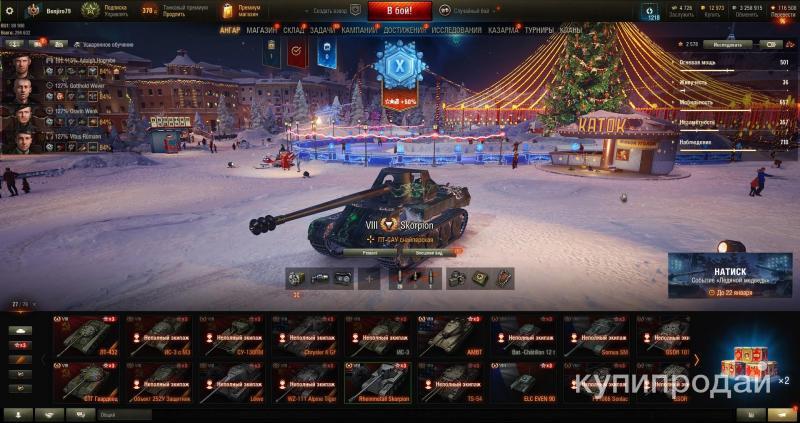Show the Достижения tab
The height and width of the screenshot is (423, 800).
coord(404,30)
